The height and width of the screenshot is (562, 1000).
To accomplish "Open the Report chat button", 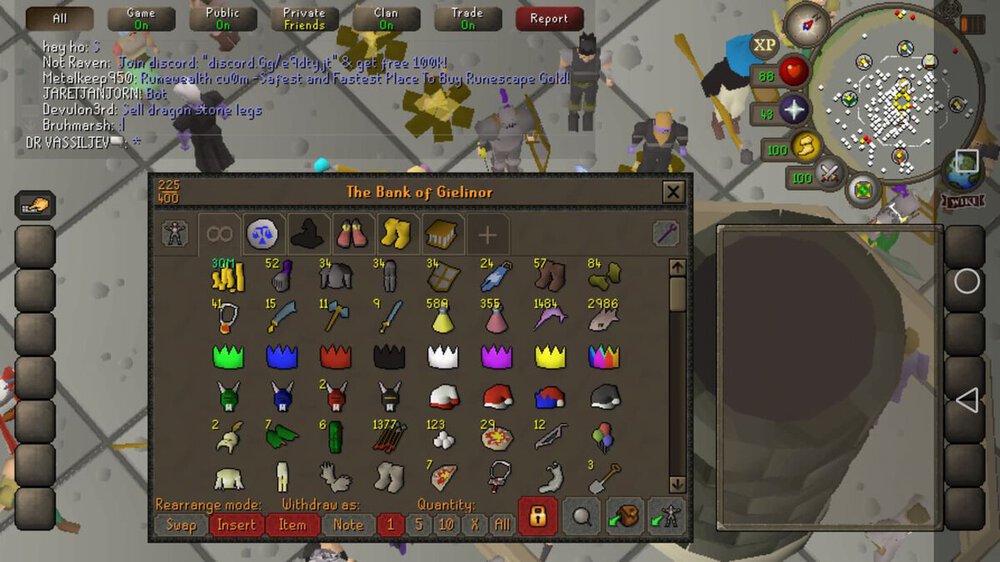I will 549,18.
